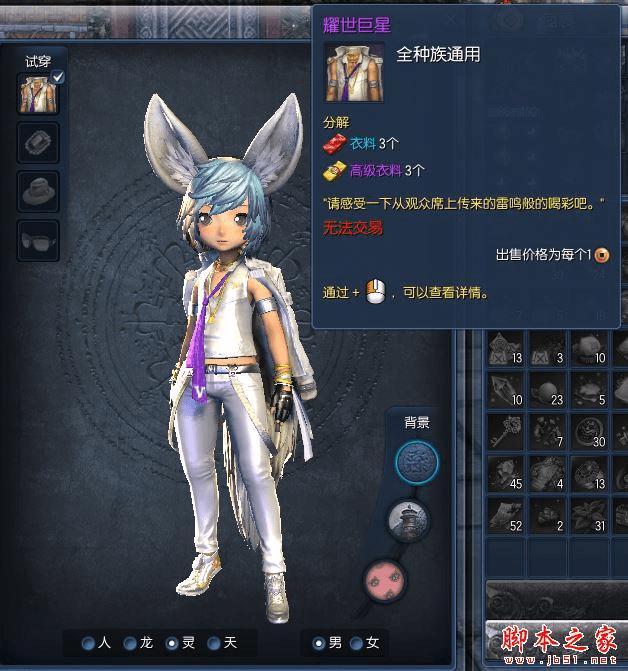Viewport: 628px width, 671px height.
Task: Select the hat try-on slot
Action: coord(38,190)
